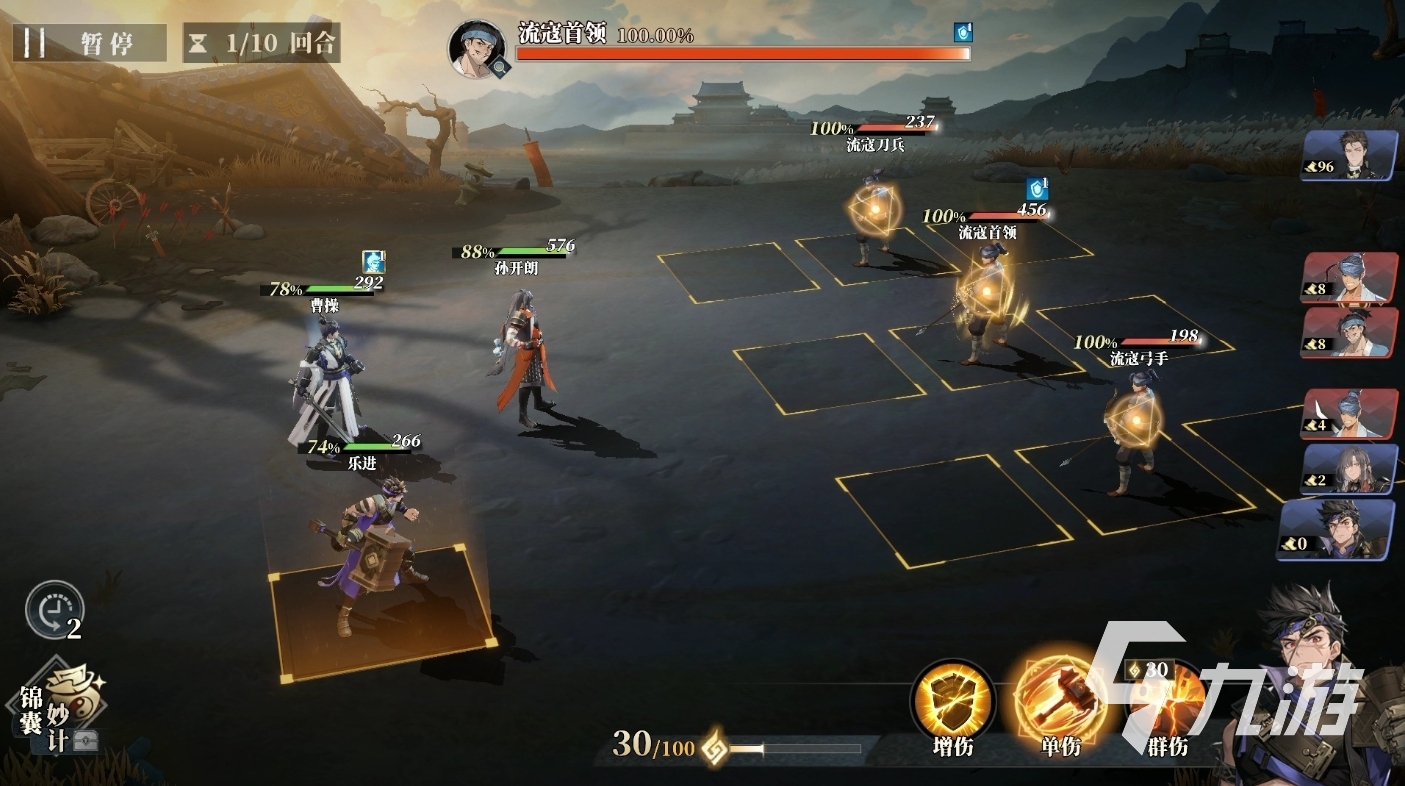This screenshot has height=786, width=1405.
Task: Select the 群伤 area damage skill
Action: 1167,703
